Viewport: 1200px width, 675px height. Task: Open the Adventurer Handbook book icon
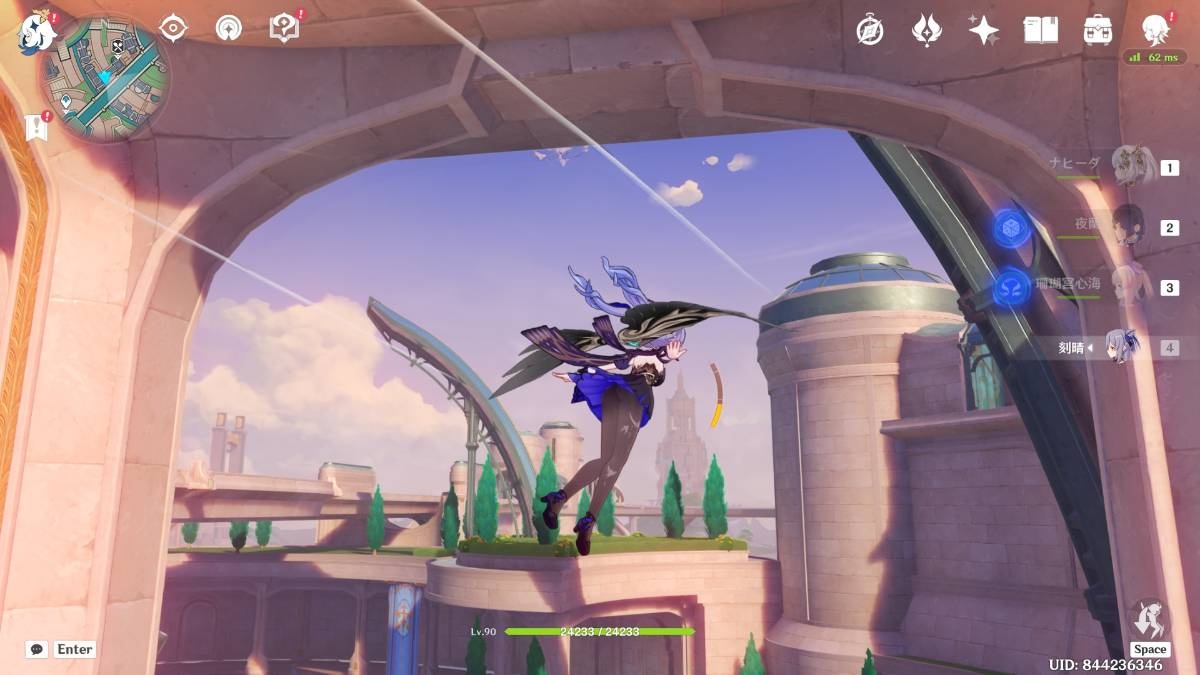[x=1040, y=30]
